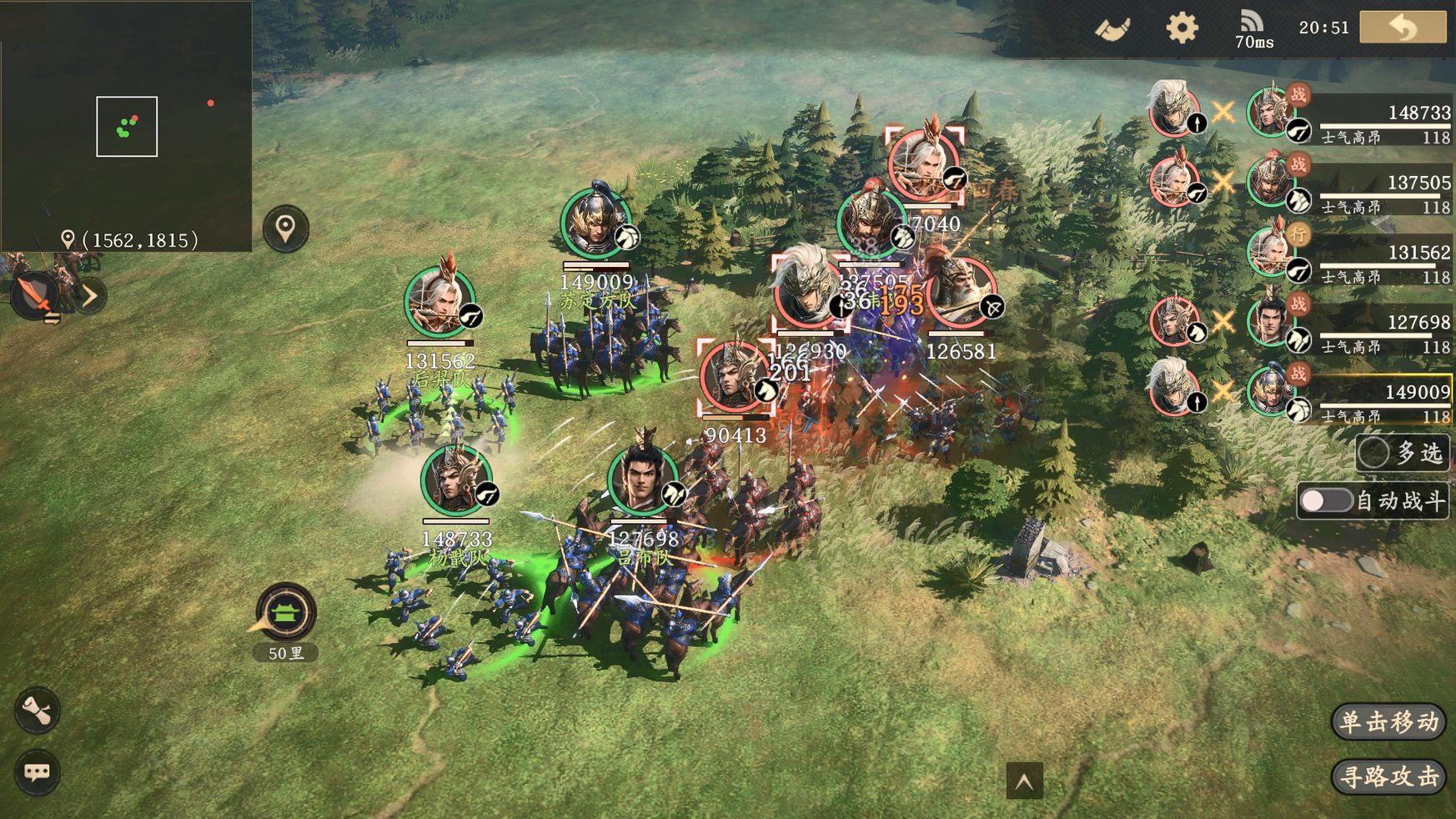Open the scroll report icon

(x=37, y=711)
